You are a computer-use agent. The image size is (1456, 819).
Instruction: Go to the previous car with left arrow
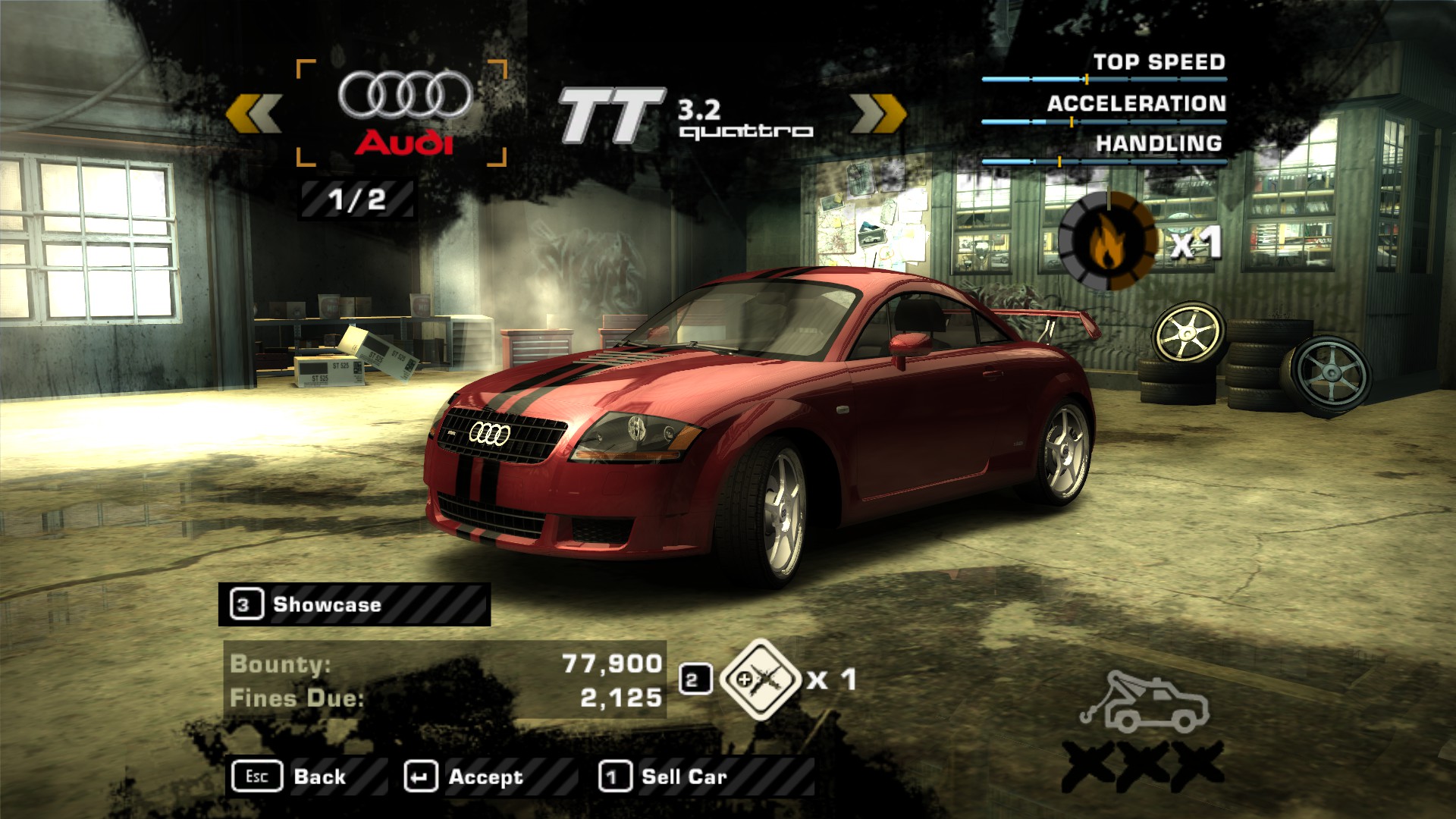[x=254, y=114]
